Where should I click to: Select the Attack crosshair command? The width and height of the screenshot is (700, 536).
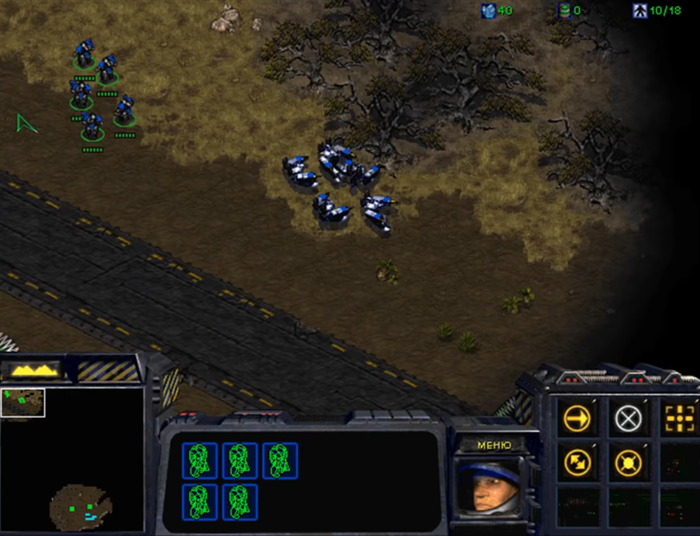tap(678, 418)
